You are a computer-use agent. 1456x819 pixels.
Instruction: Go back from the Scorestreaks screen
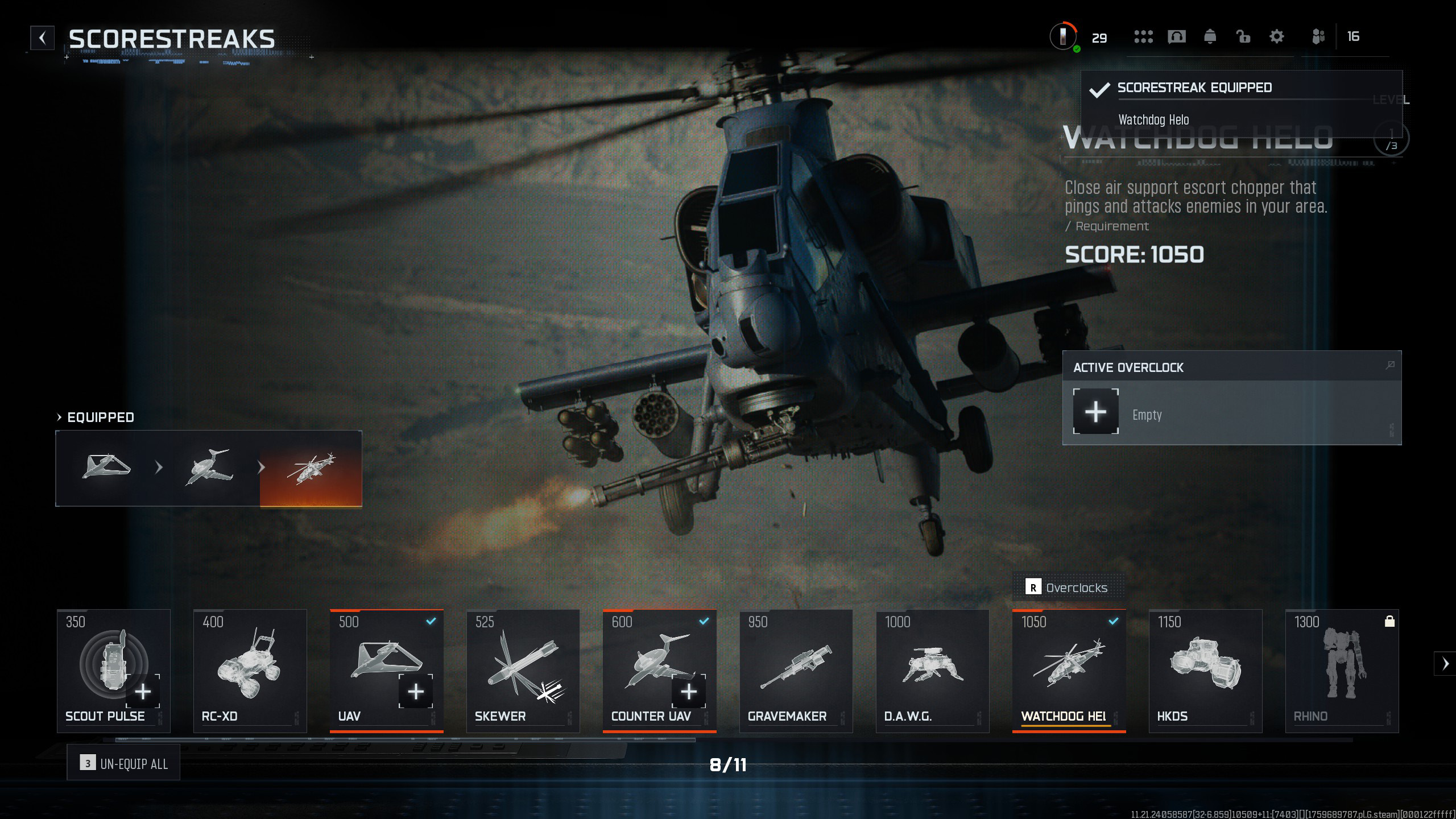coord(43,38)
